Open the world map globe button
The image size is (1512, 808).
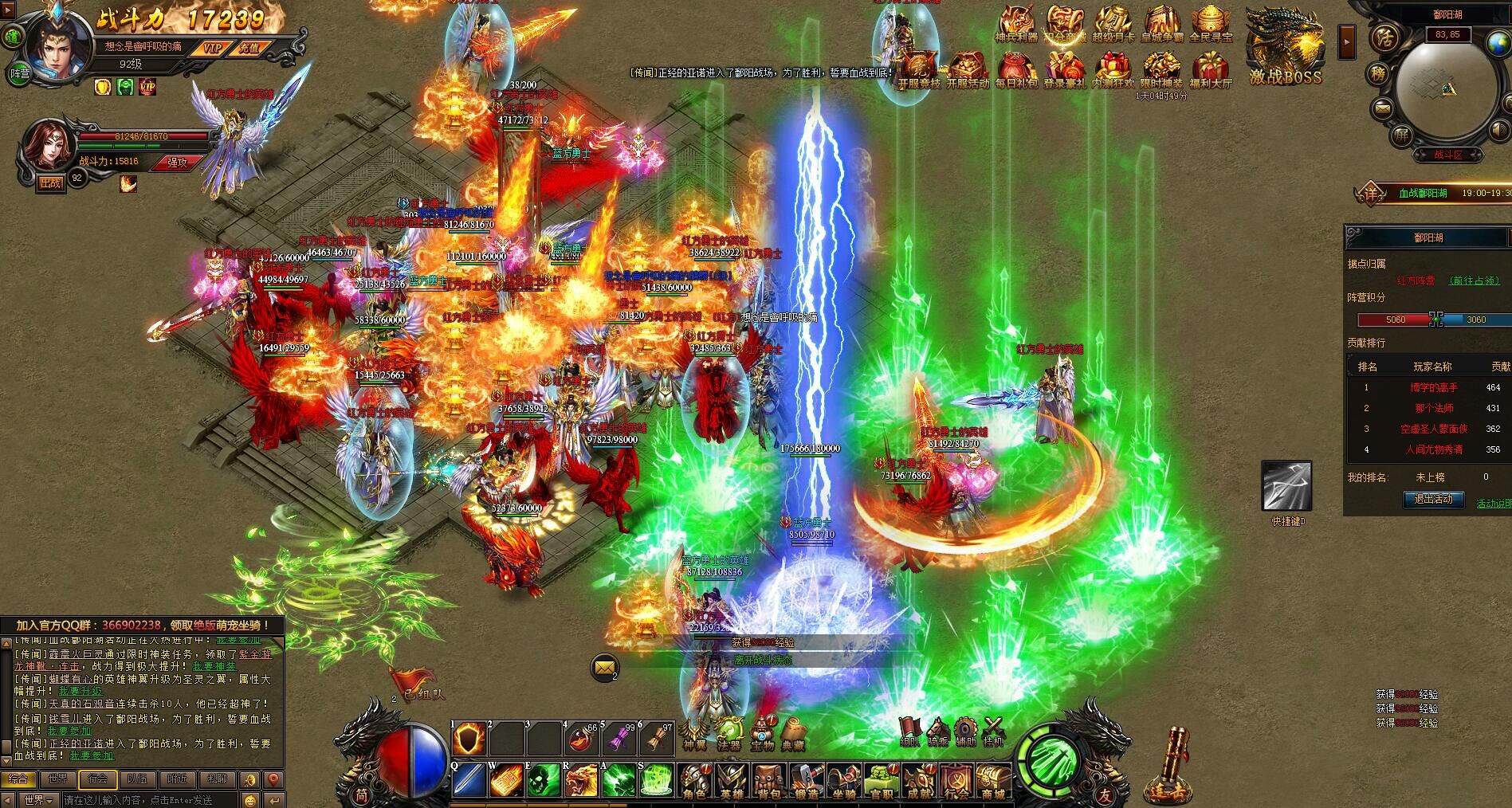(x=1499, y=44)
